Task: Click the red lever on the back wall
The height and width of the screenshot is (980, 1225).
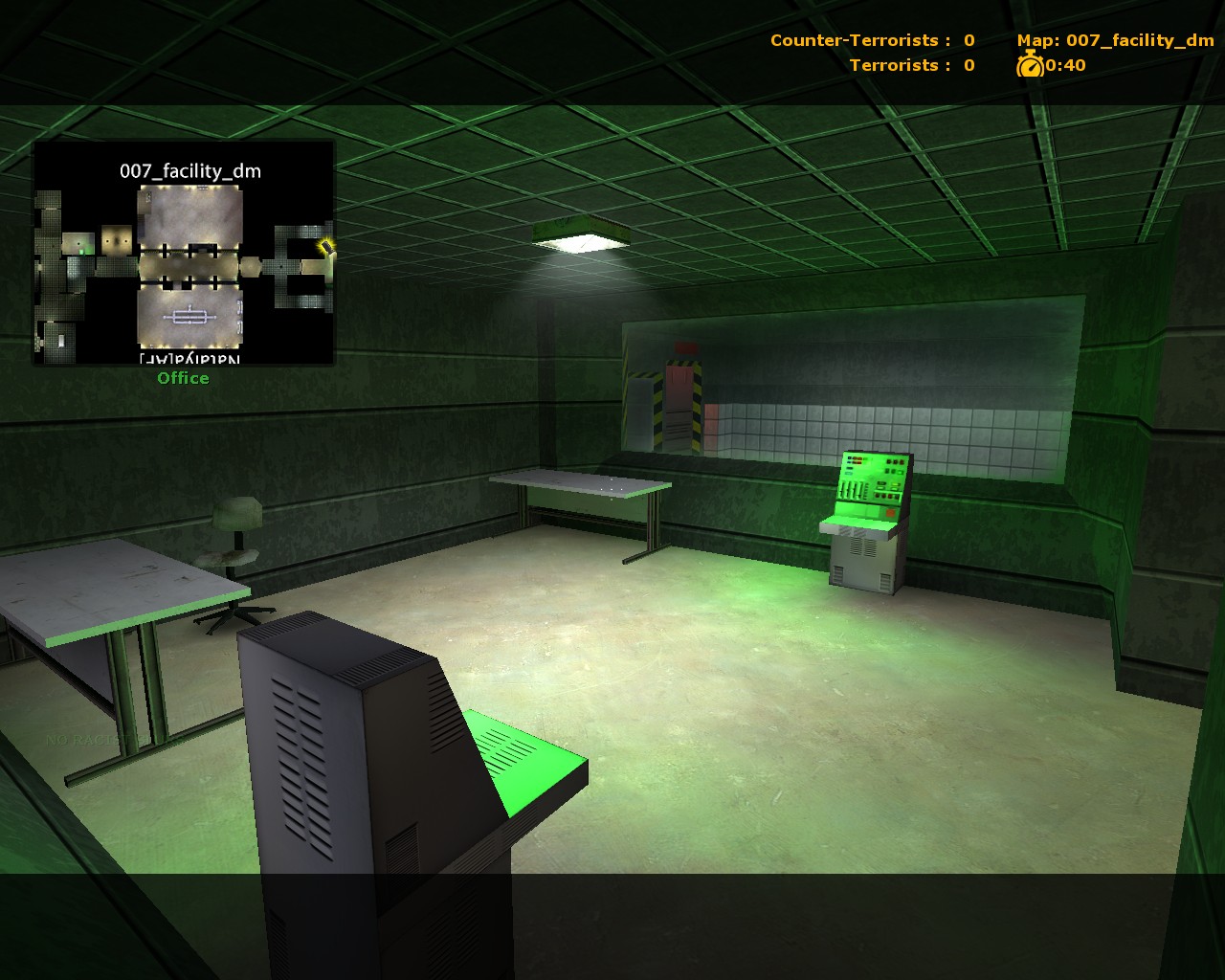Action: 685,347
